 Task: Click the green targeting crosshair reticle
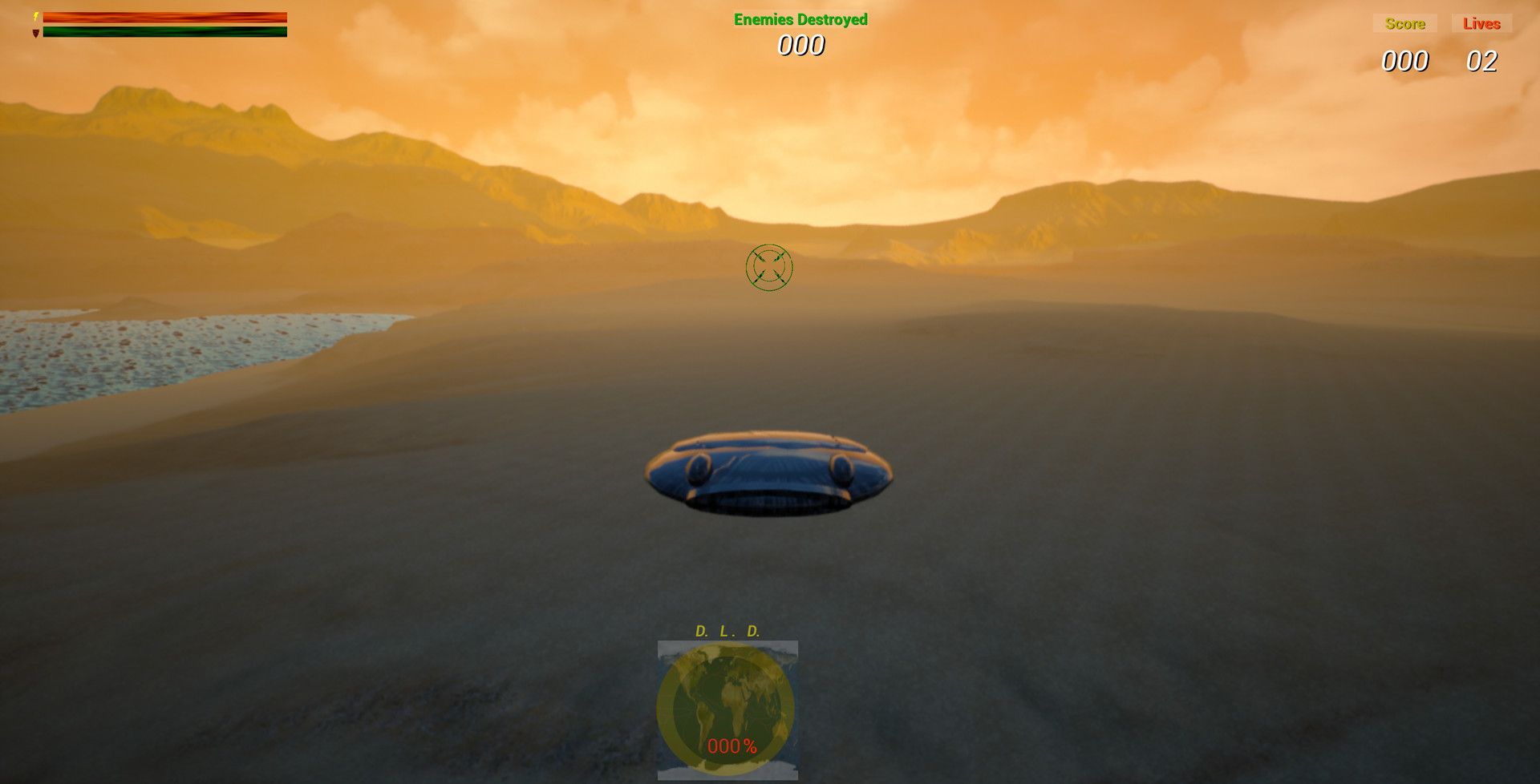tap(768, 265)
